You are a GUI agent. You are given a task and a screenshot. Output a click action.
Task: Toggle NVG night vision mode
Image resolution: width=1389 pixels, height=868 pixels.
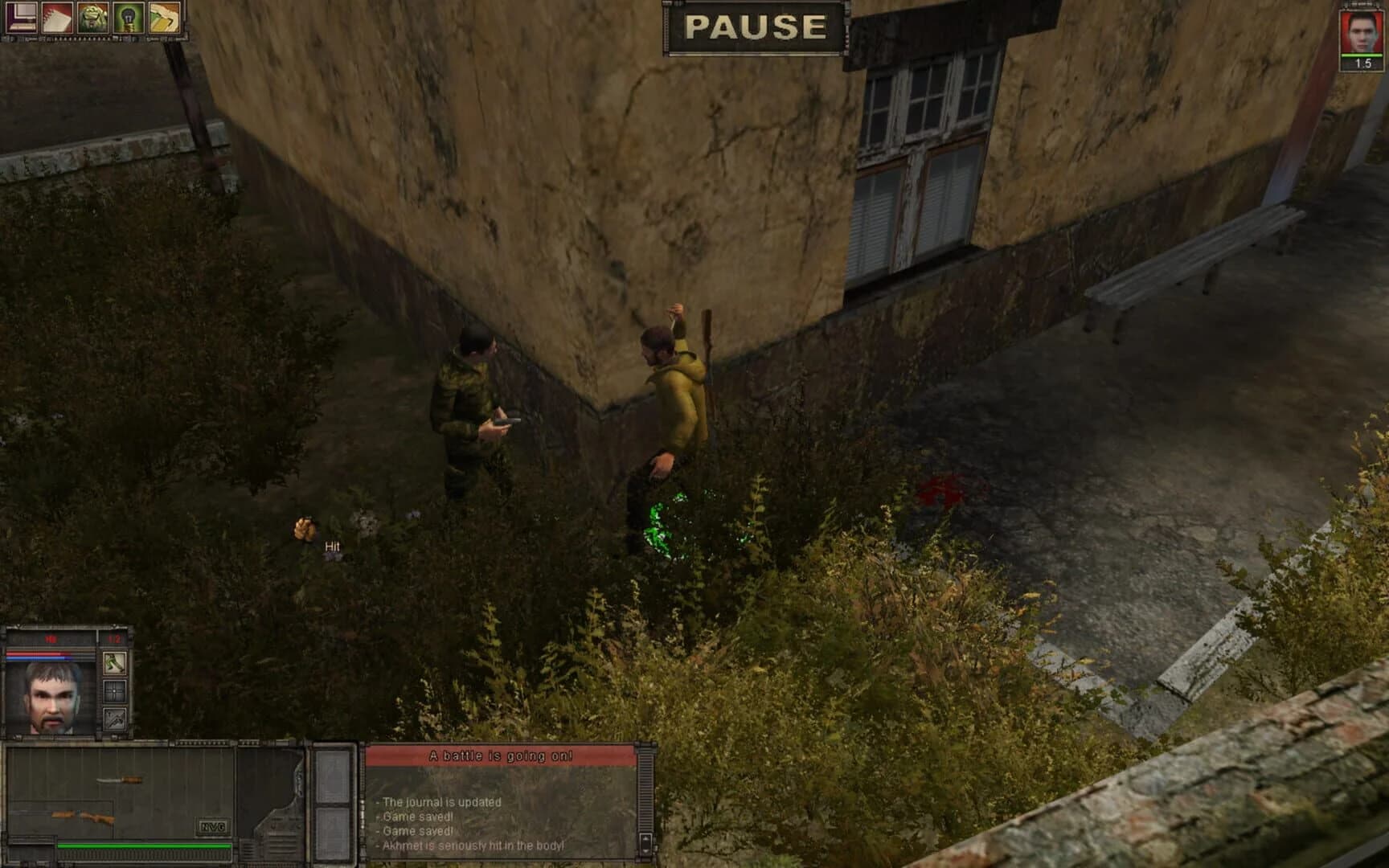(212, 825)
